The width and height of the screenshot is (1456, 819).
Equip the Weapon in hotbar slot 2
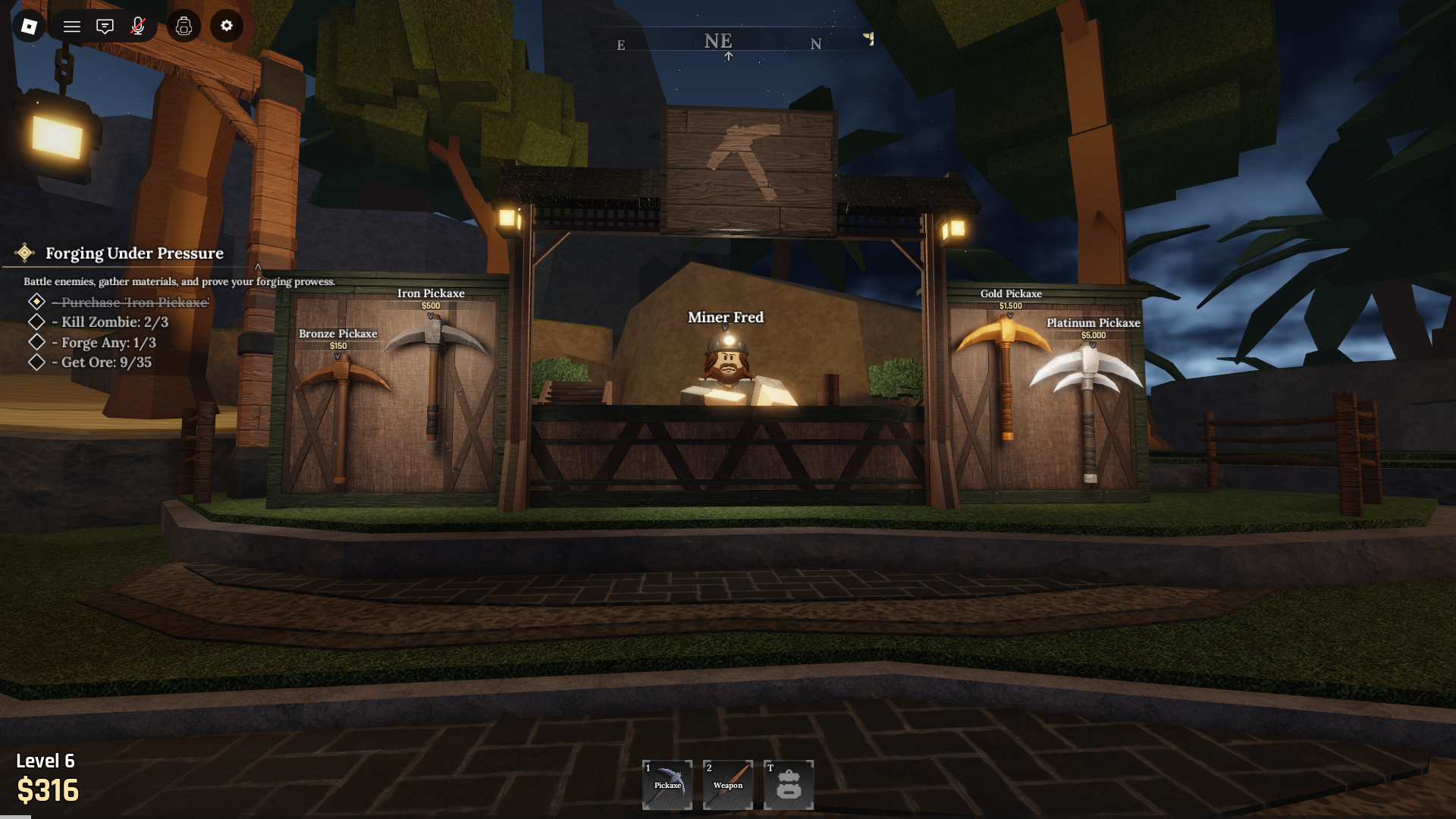point(727,785)
